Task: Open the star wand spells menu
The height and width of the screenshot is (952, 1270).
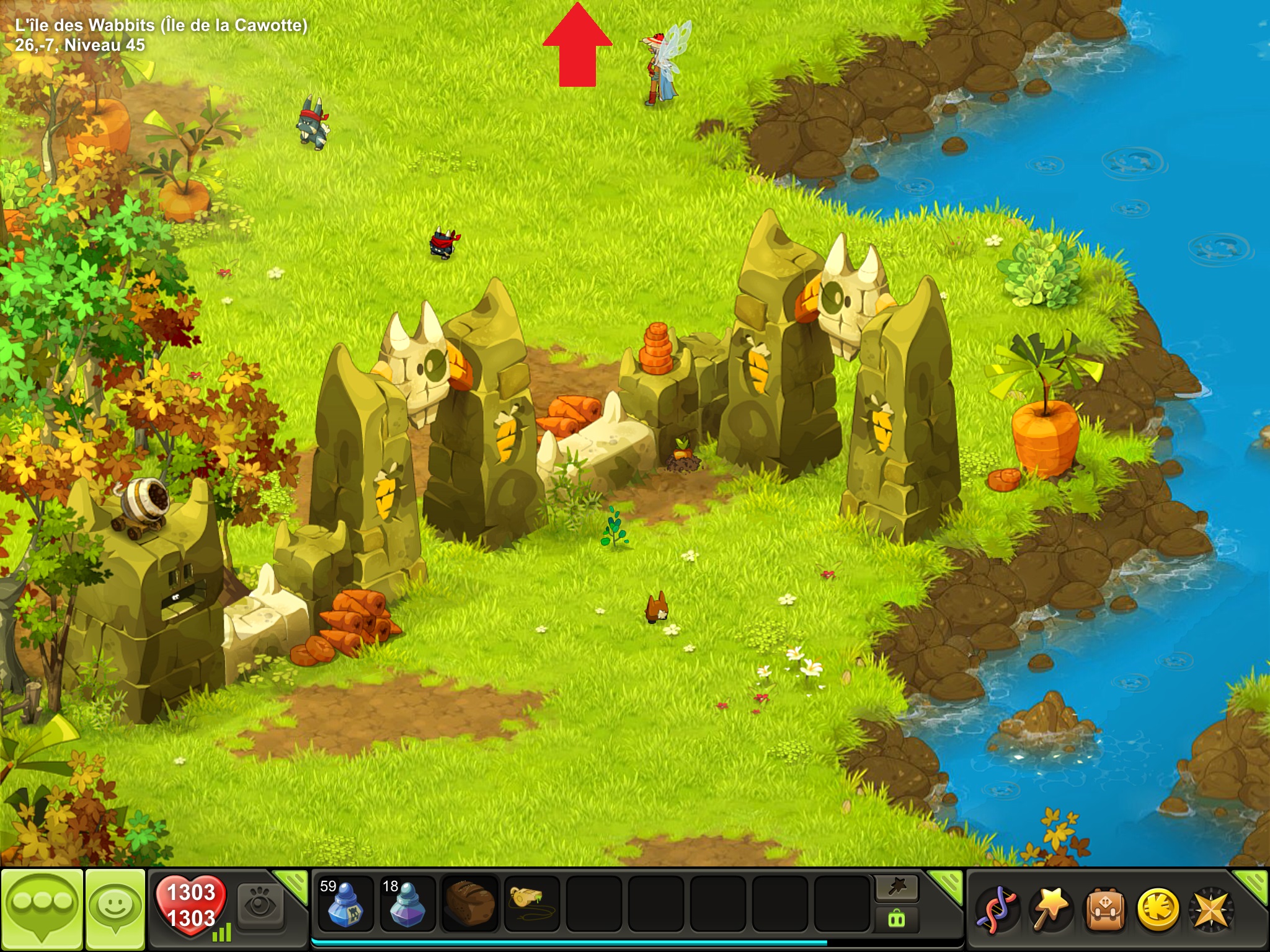Action: coord(1050,909)
